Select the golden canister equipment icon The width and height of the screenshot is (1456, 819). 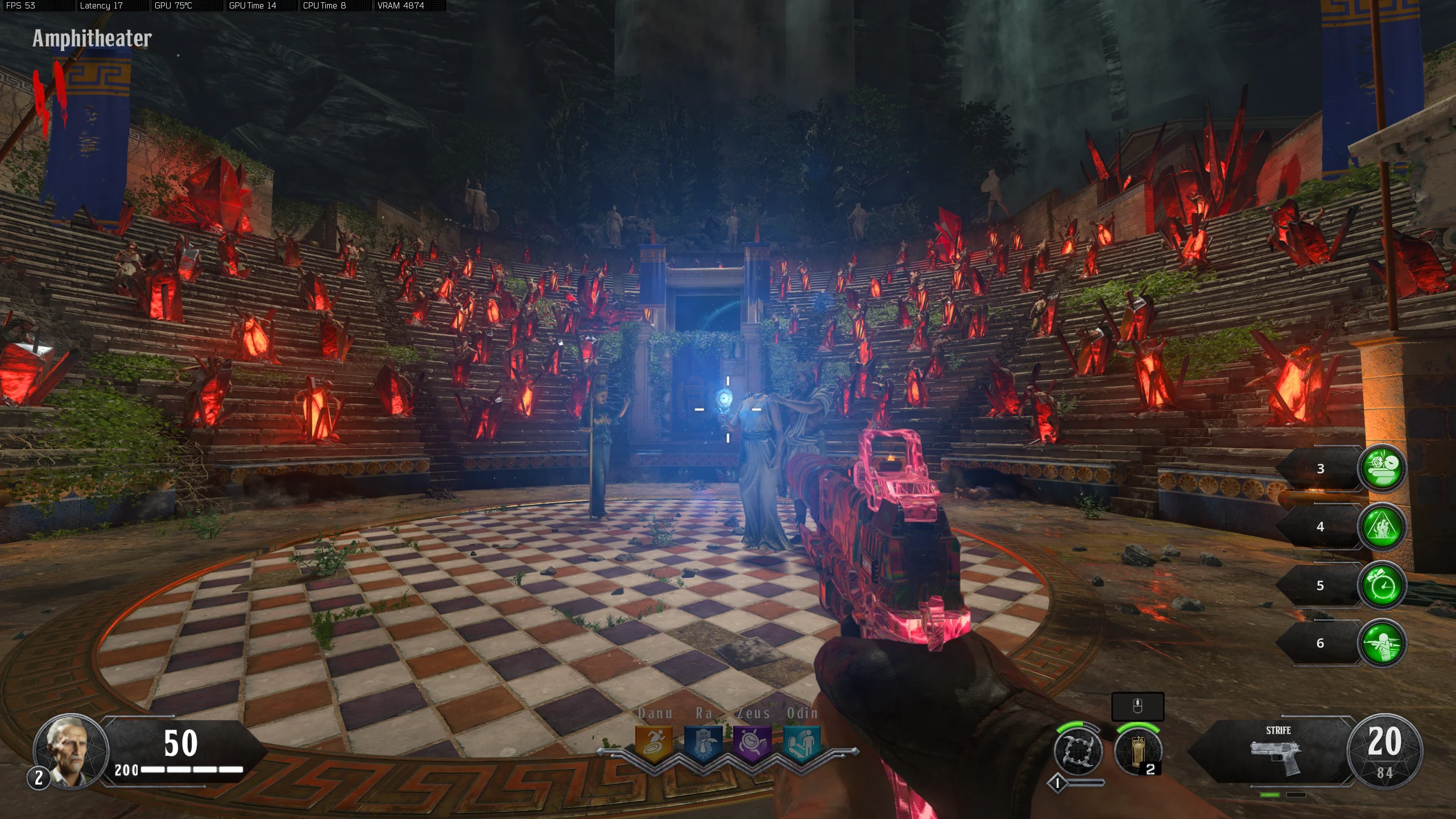pos(1137,751)
